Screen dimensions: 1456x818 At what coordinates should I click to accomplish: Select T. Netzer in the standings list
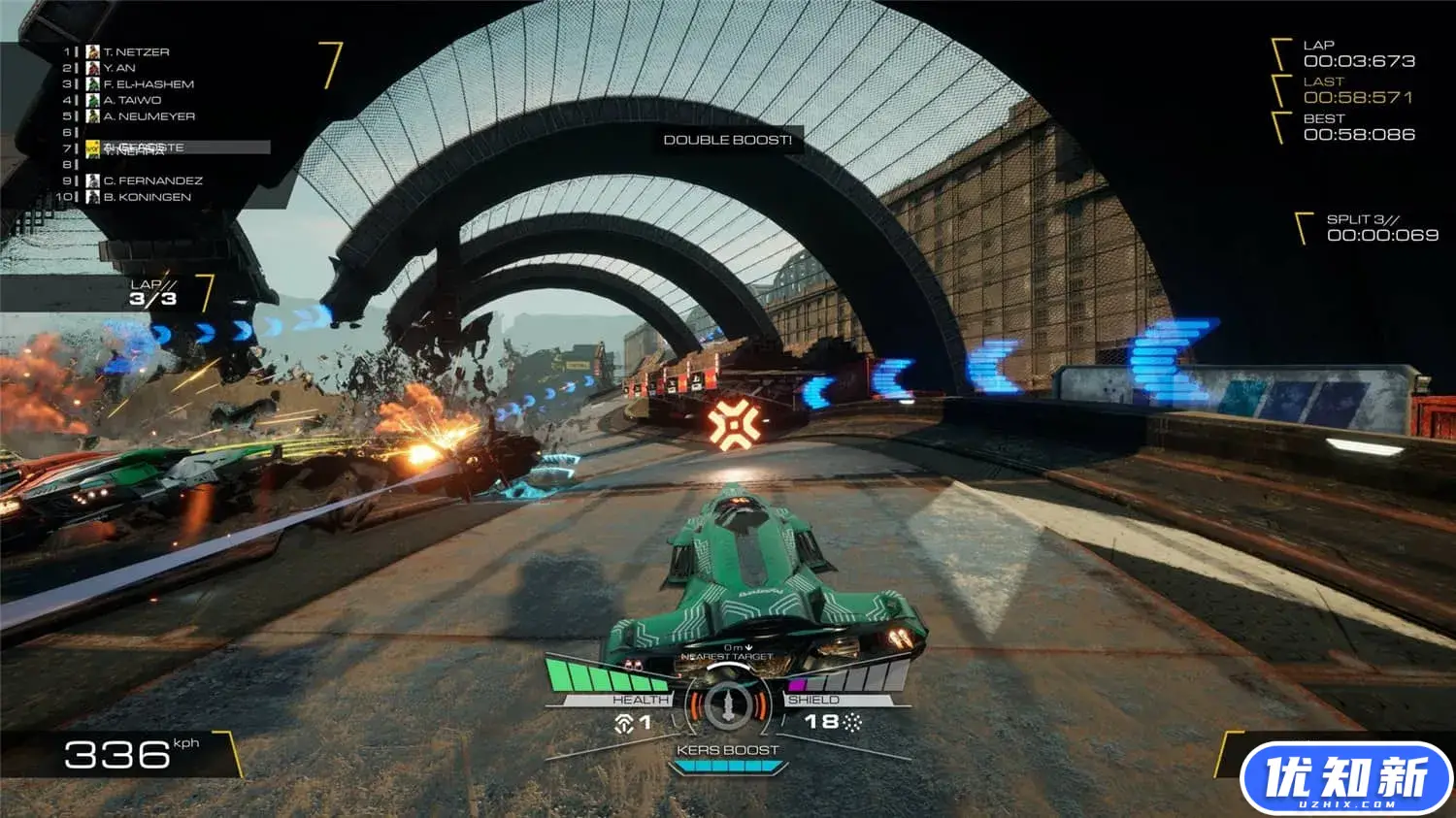136,52
